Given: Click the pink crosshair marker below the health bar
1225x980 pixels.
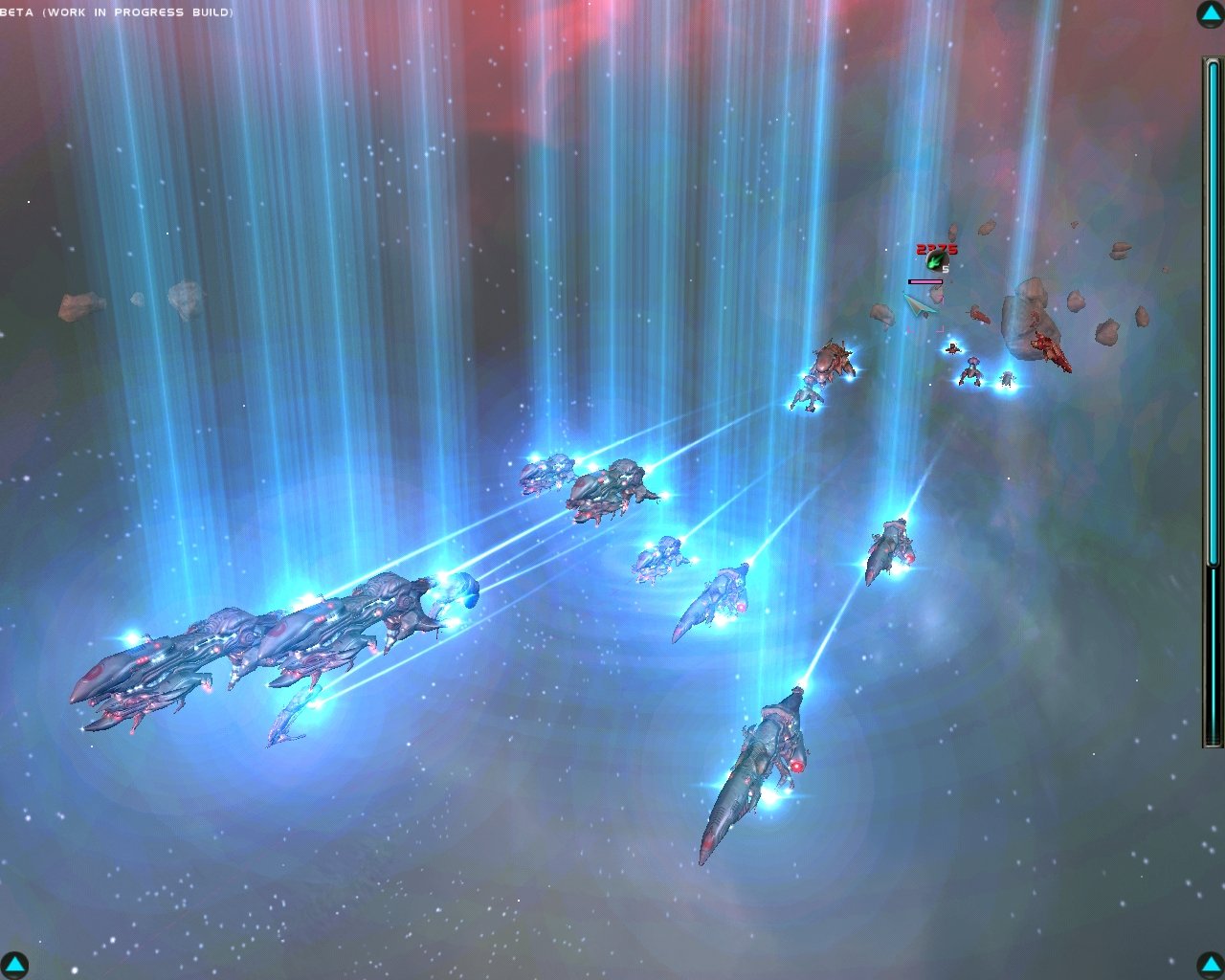Looking at the screenshot, I should [941, 329].
